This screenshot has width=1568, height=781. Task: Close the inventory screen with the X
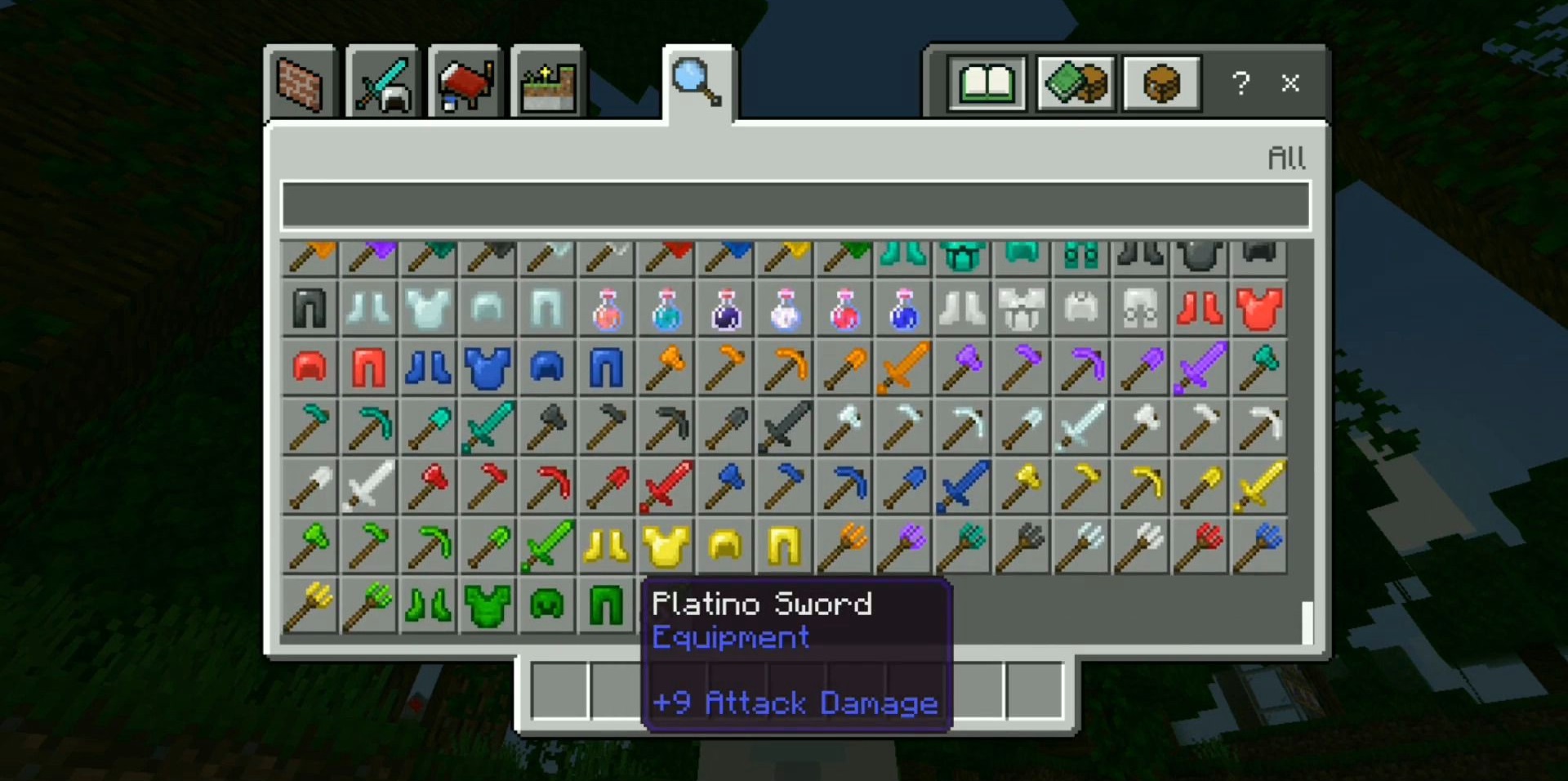pos(1290,83)
